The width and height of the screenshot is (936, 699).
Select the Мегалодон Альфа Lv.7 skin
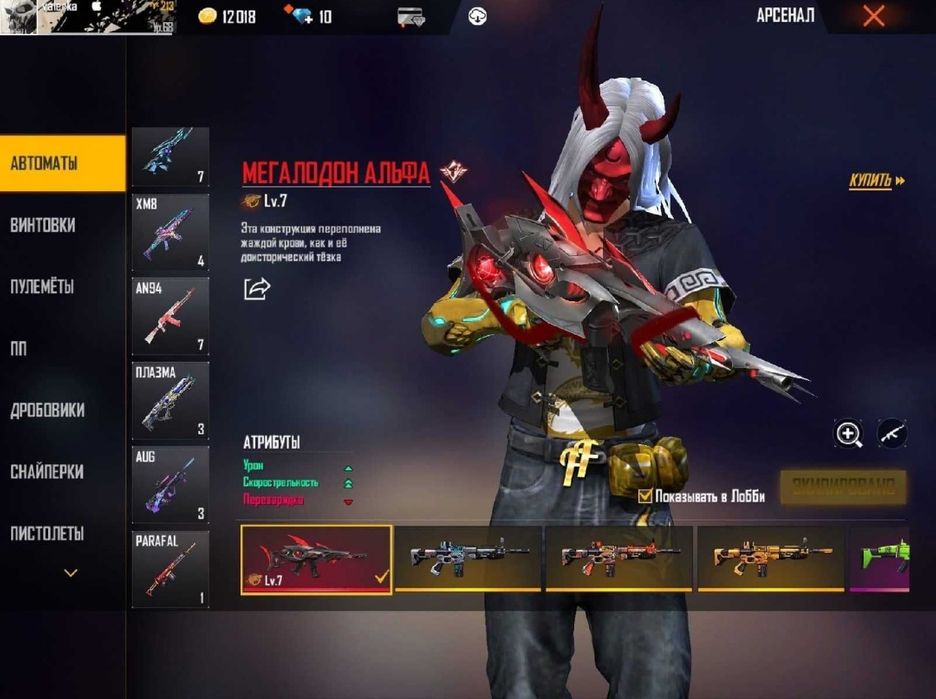pos(316,559)
